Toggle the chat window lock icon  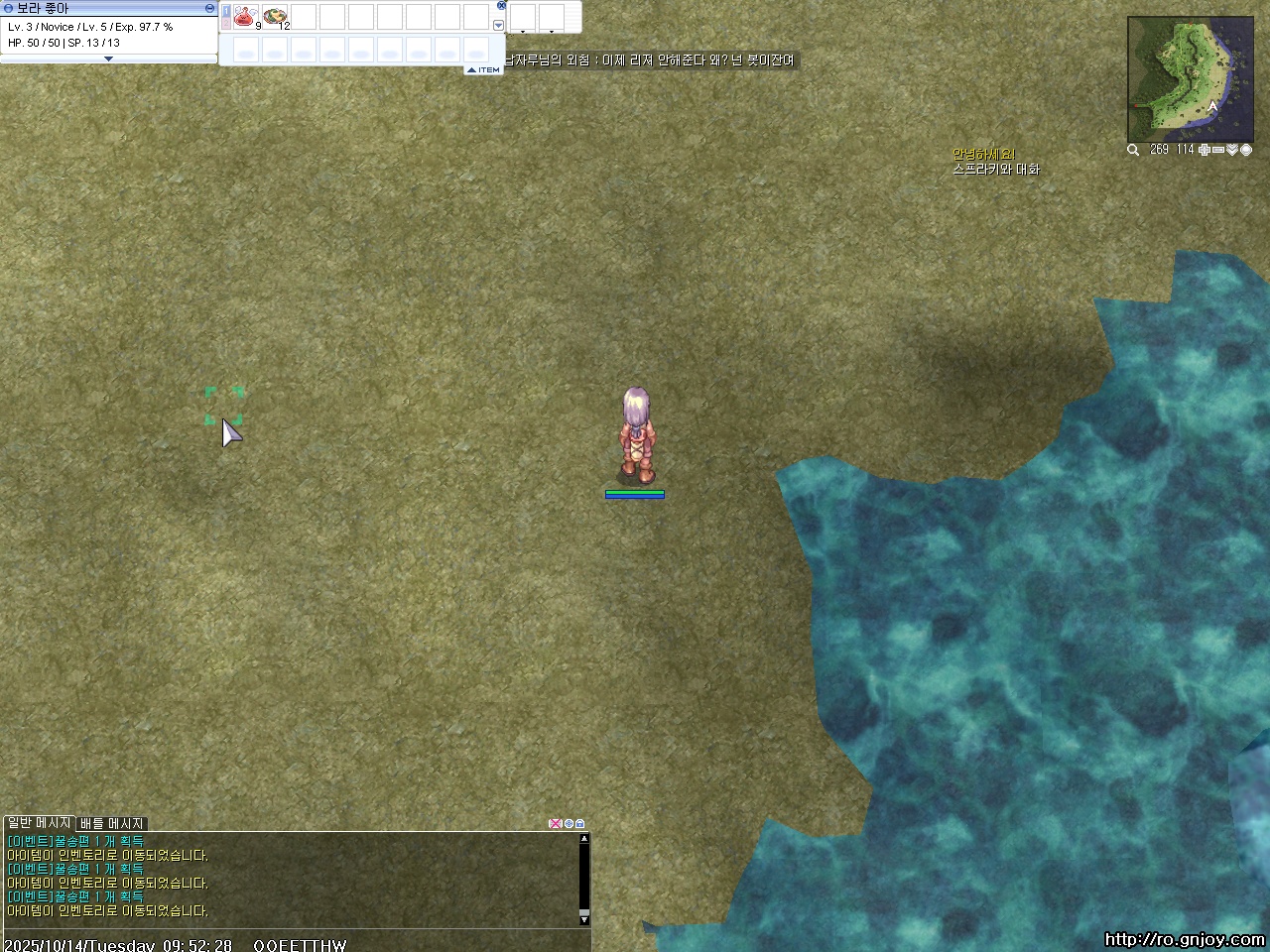point(580,824)
